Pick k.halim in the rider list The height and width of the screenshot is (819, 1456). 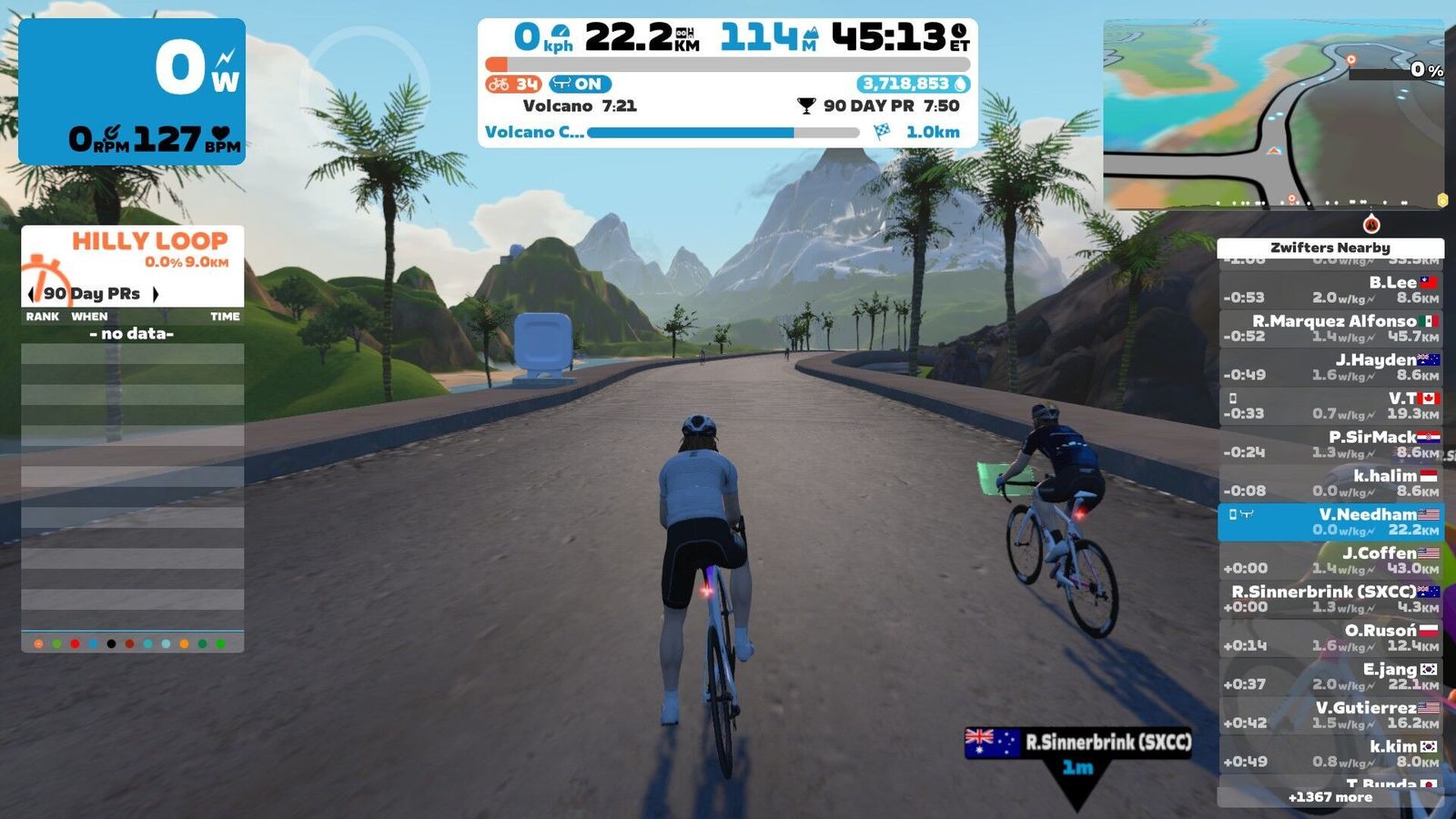[x=1330, y=483]
